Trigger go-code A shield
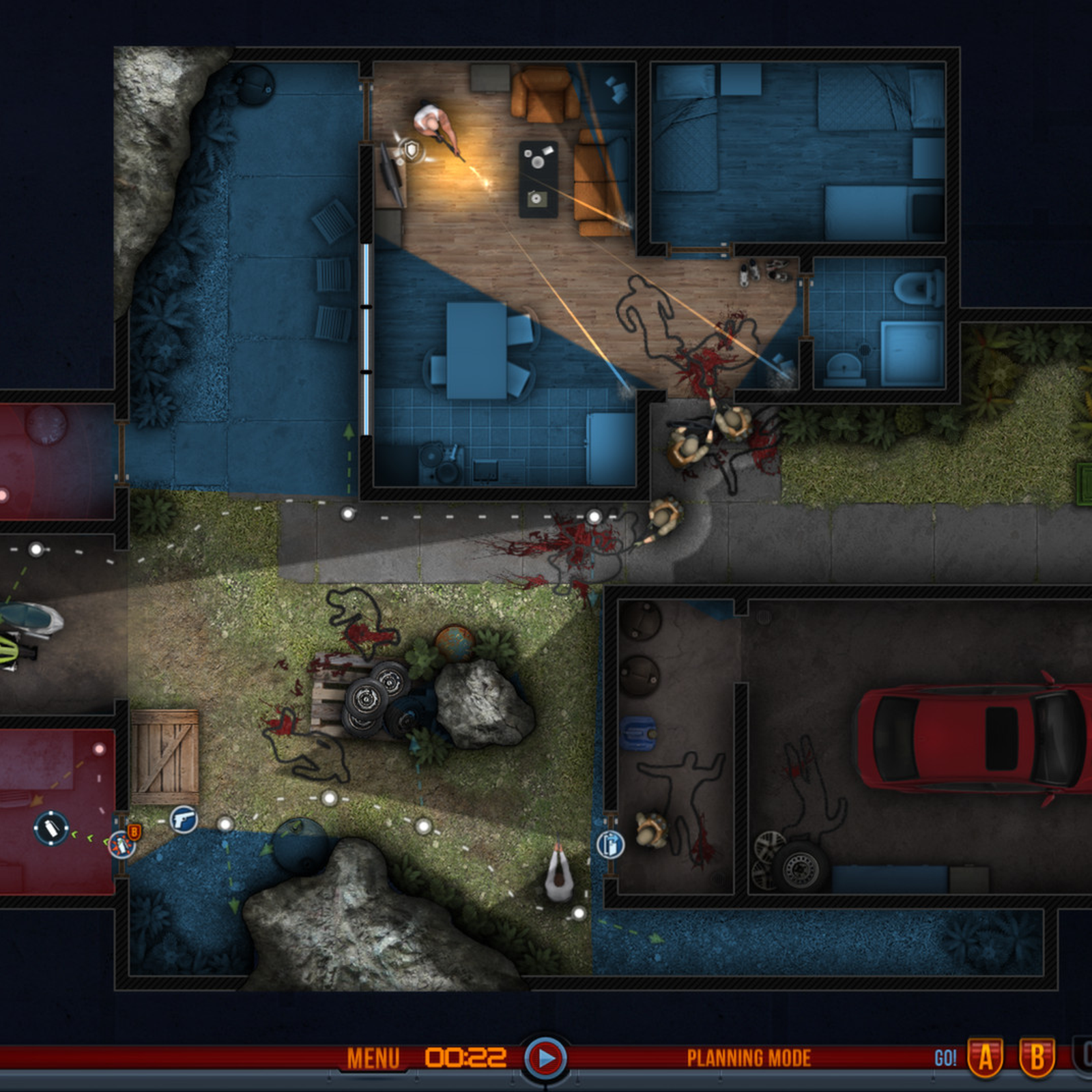The image size is (1092, 1092). (986, 1058)
